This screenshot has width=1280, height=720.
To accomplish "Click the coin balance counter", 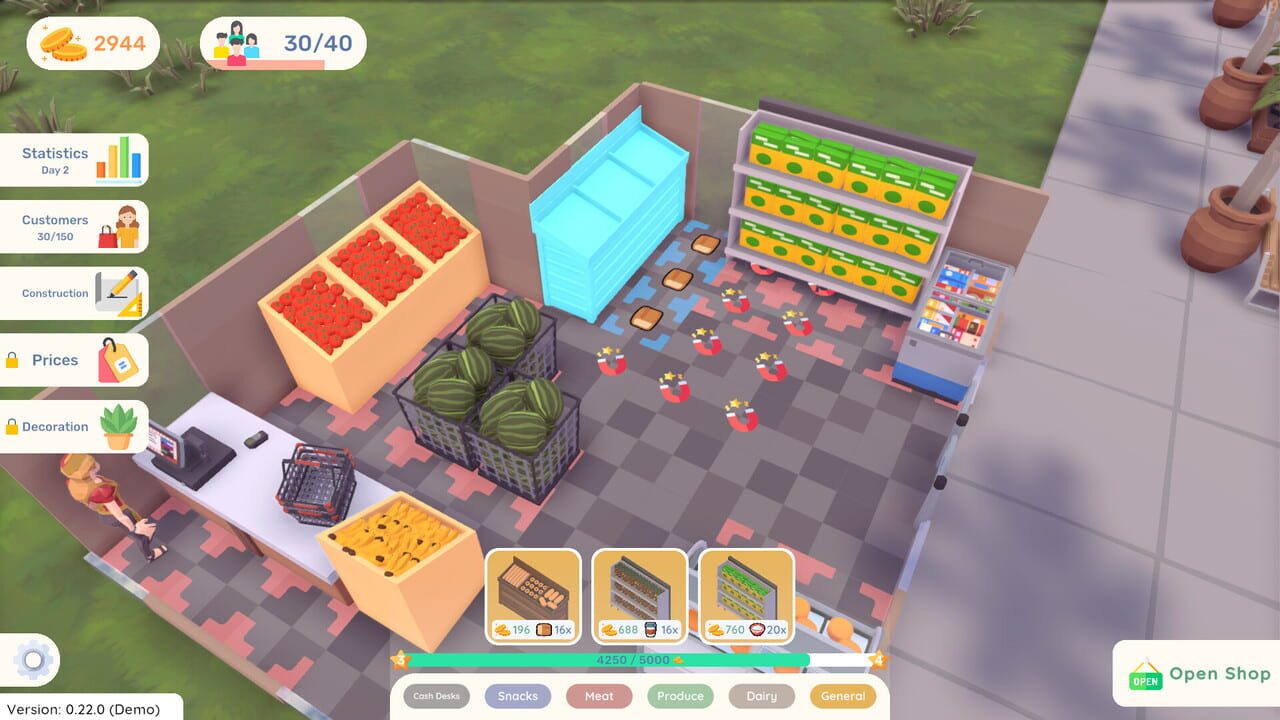I will 92,42.
